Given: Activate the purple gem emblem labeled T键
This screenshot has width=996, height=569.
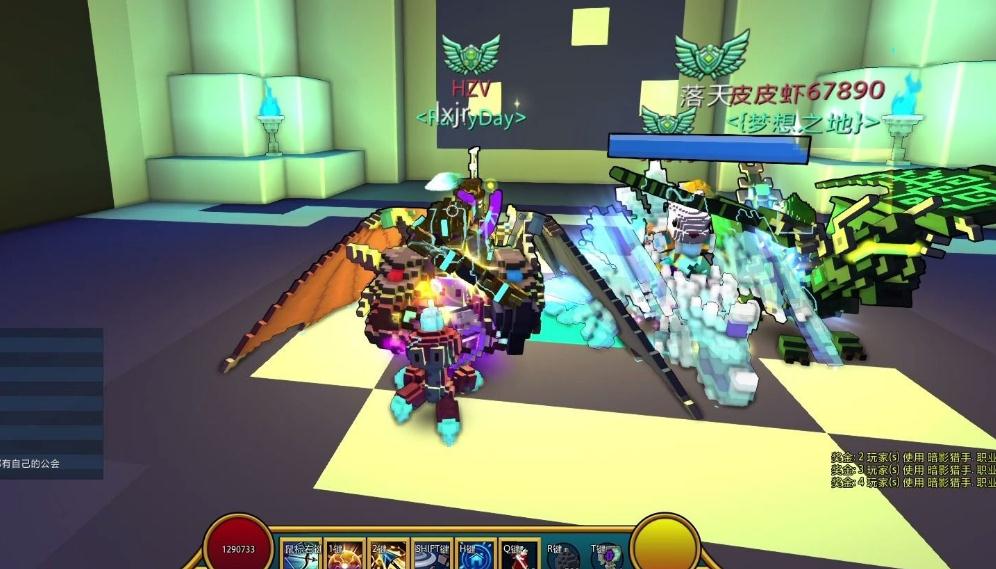Looking at the screenshot, I should tap(607, 556).
